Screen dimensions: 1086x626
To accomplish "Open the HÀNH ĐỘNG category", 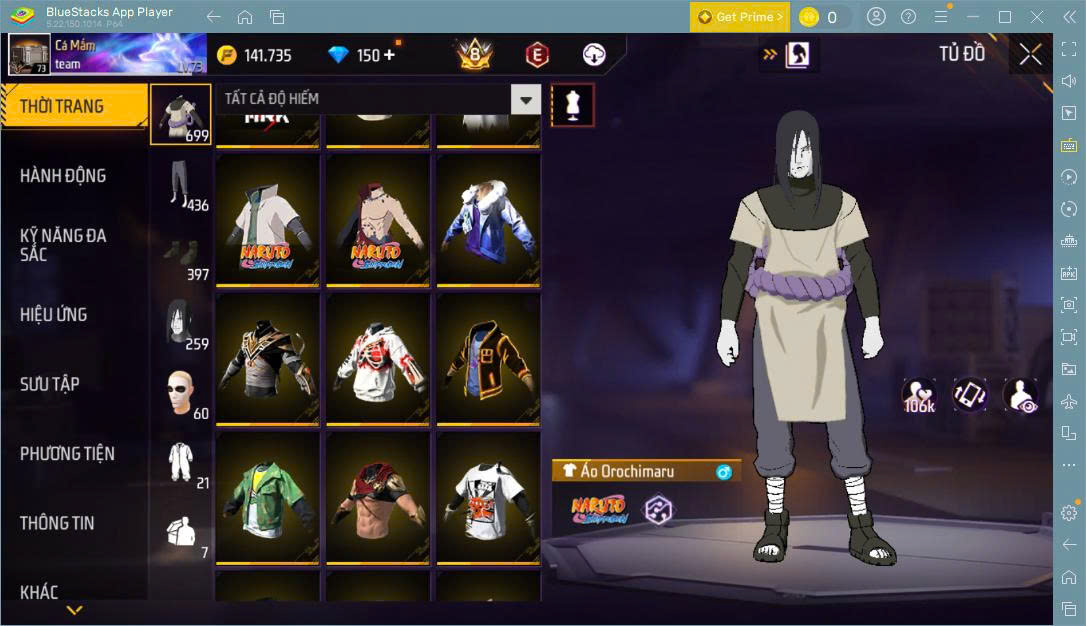I will pyautogui.click(x=63, y=176).
